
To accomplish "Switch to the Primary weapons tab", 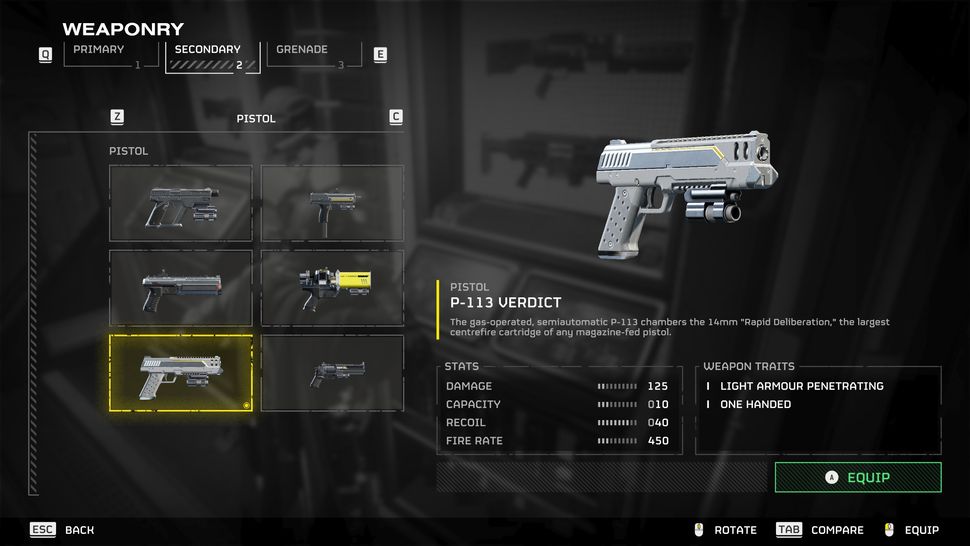I will pos(110,55).
